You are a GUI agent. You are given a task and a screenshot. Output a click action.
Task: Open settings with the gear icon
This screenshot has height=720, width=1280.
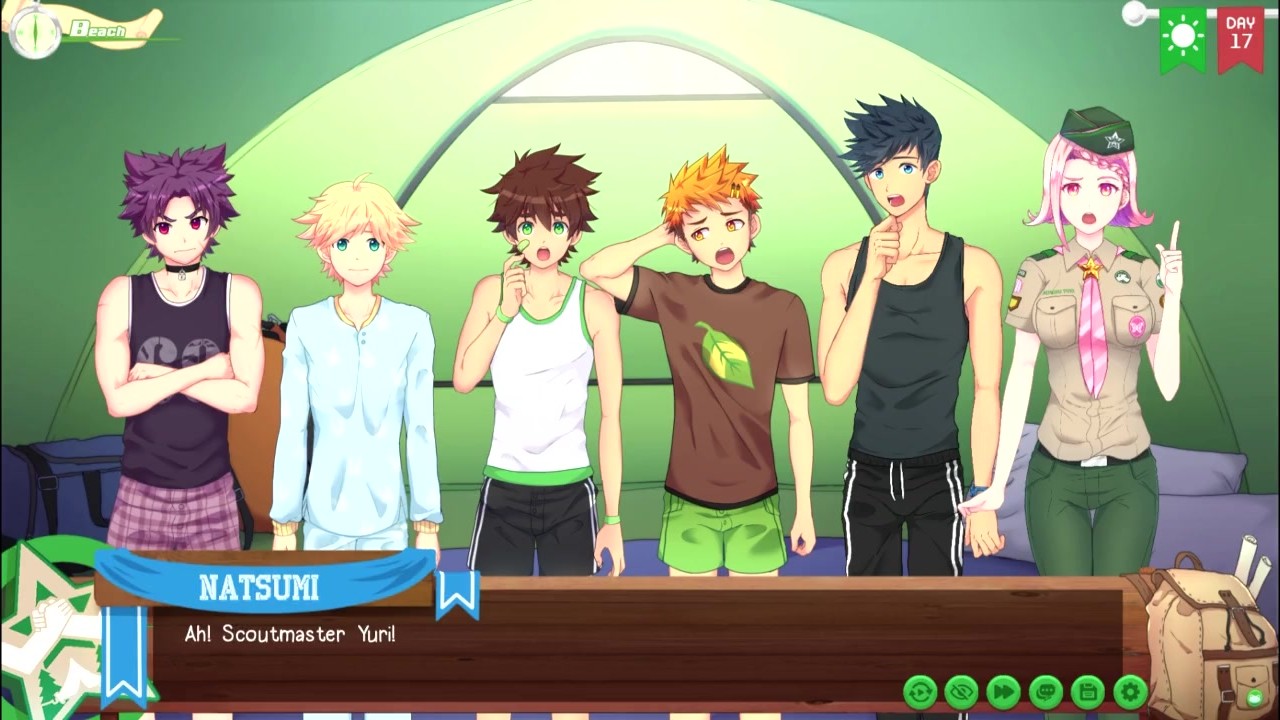(x=1130, y=691)
